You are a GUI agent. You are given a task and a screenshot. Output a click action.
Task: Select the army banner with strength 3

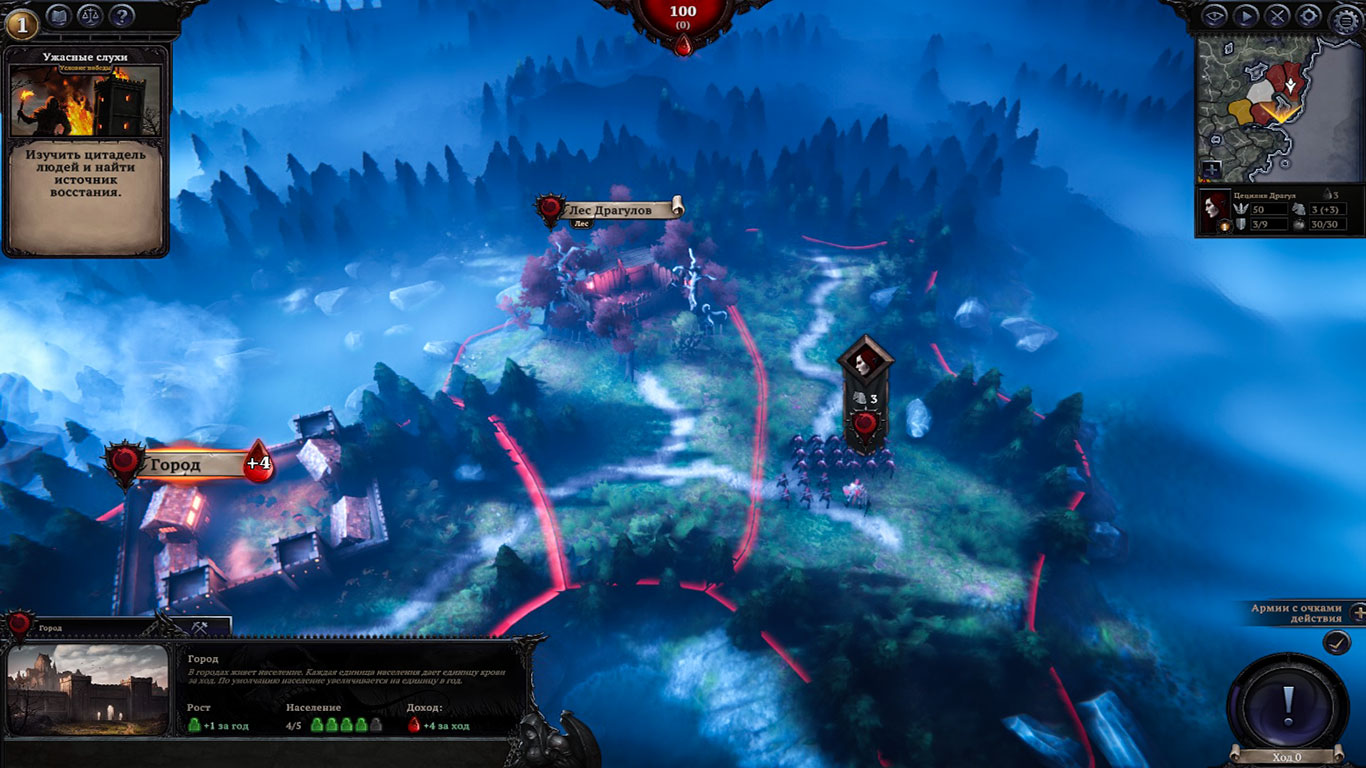point(865,397)
